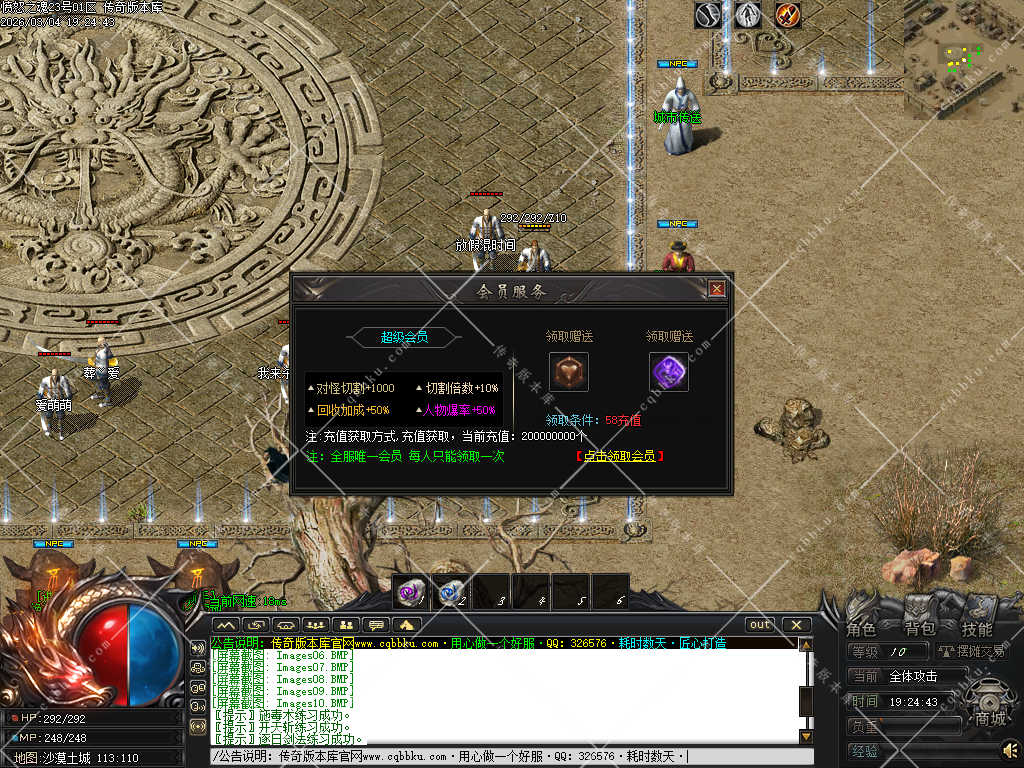This screenshot has height=768, width=1024.
Task: Select the purple rune gift reward
Action: pos(668,372)
